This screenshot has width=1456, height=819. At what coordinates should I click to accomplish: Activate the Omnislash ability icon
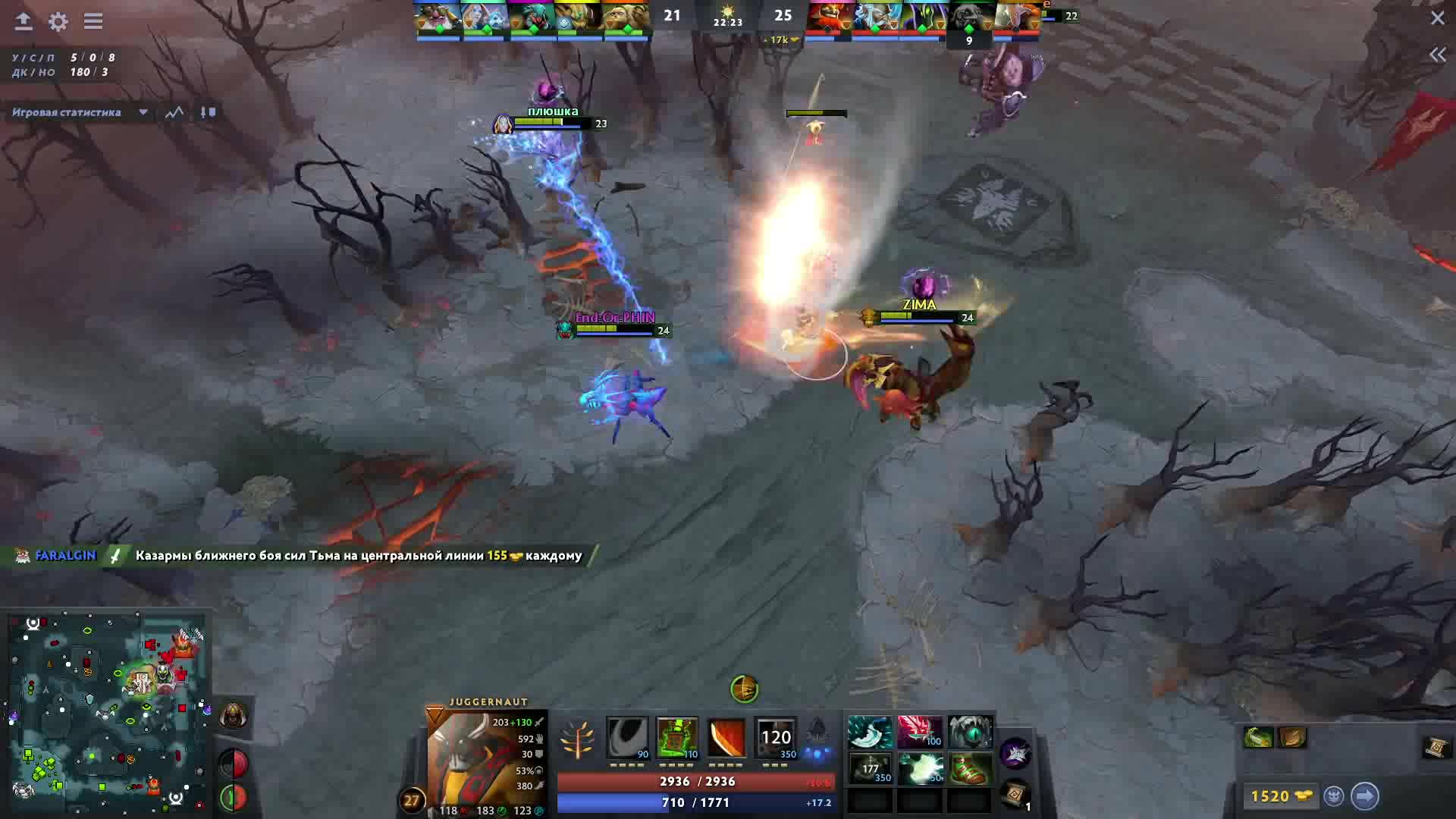[x=775, y=737]
